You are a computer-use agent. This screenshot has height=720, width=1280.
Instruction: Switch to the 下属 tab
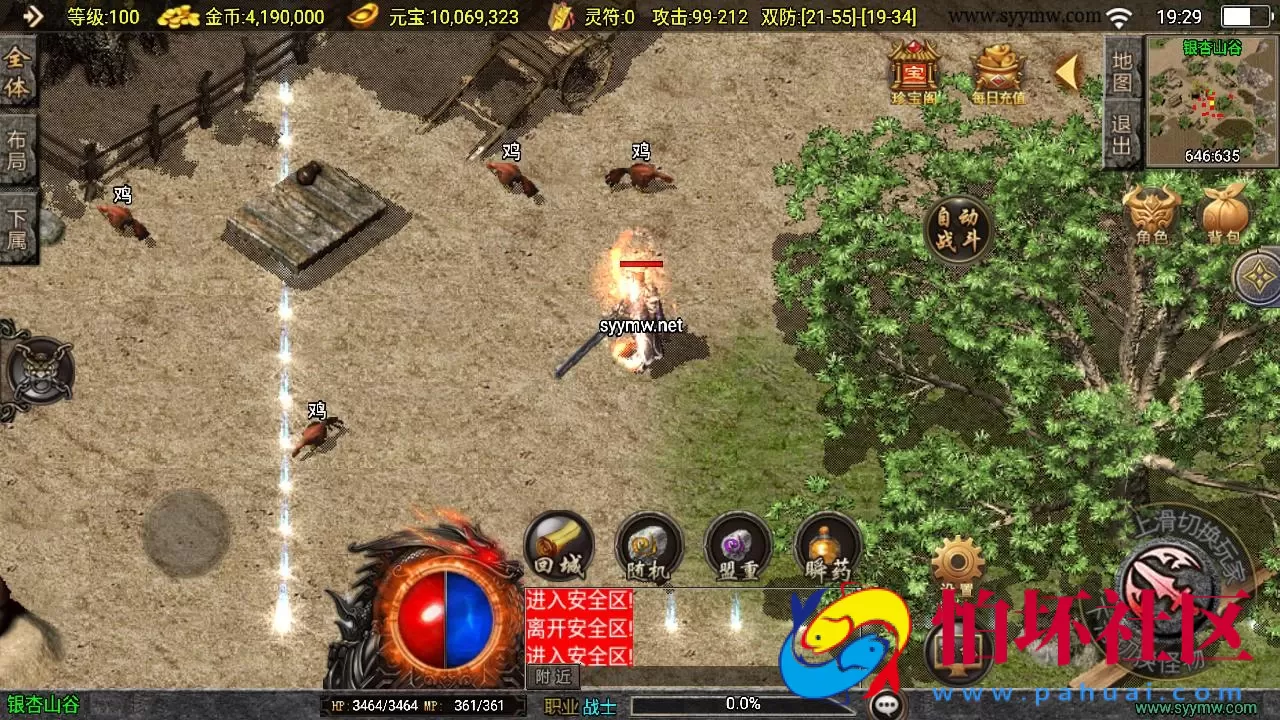coord(18,227)
